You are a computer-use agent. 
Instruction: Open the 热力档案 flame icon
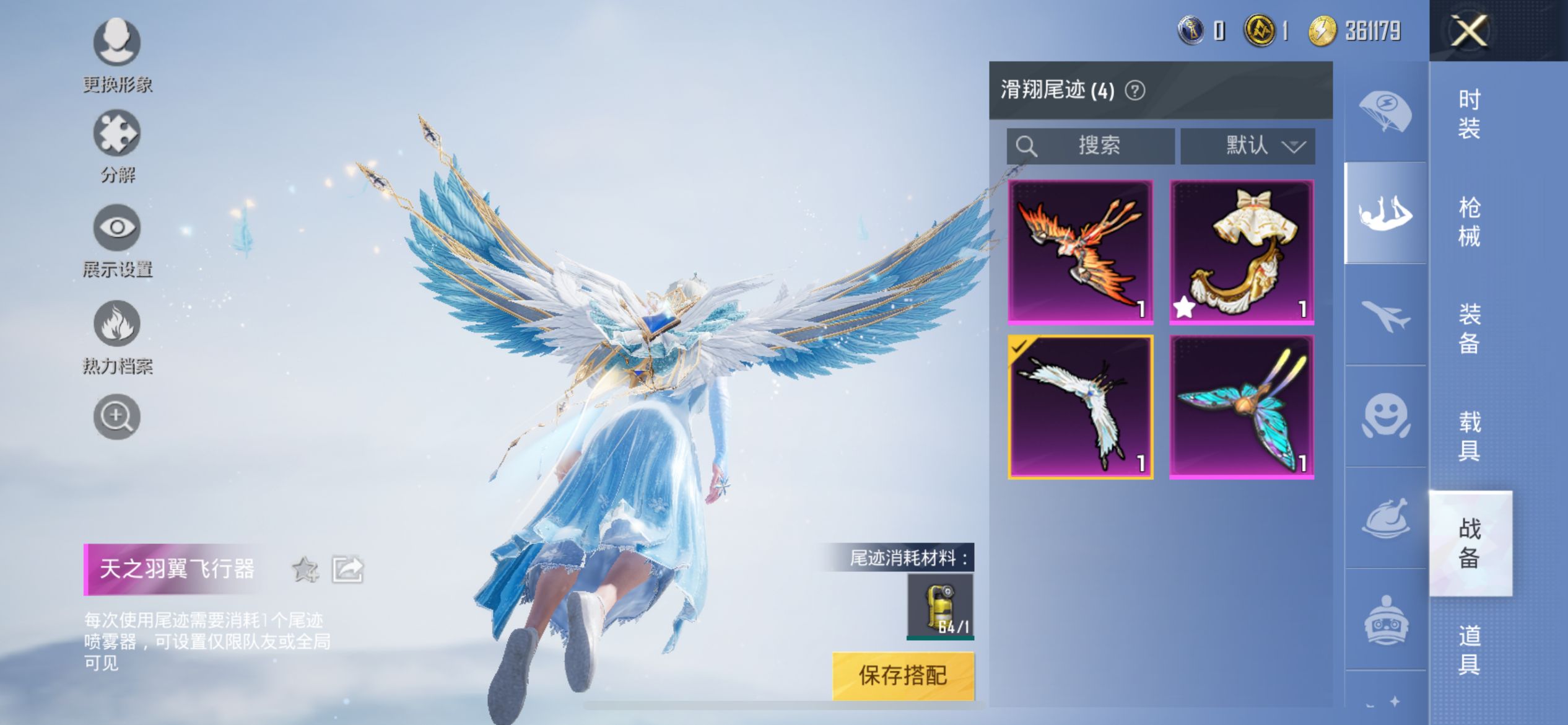[x=117, y=323]
